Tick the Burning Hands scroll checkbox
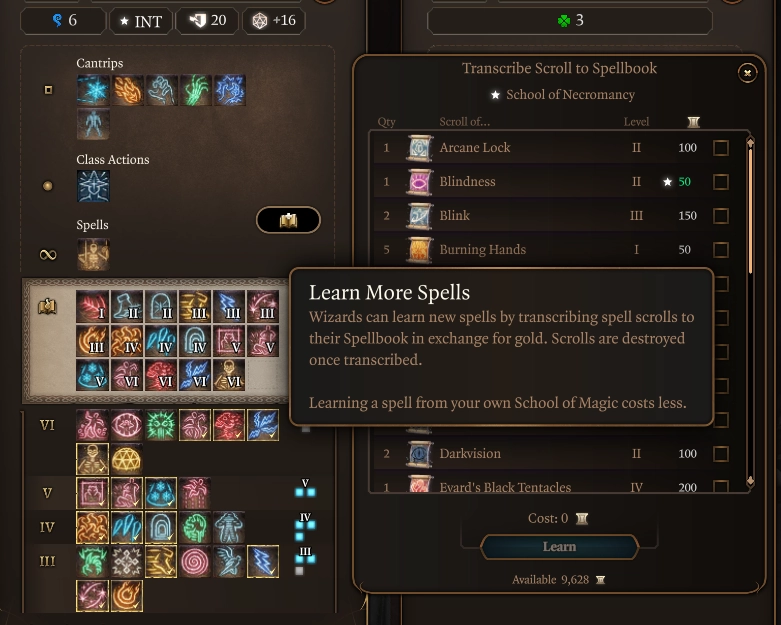This screenshot has width=781, height=625. [x=721, y=250]
